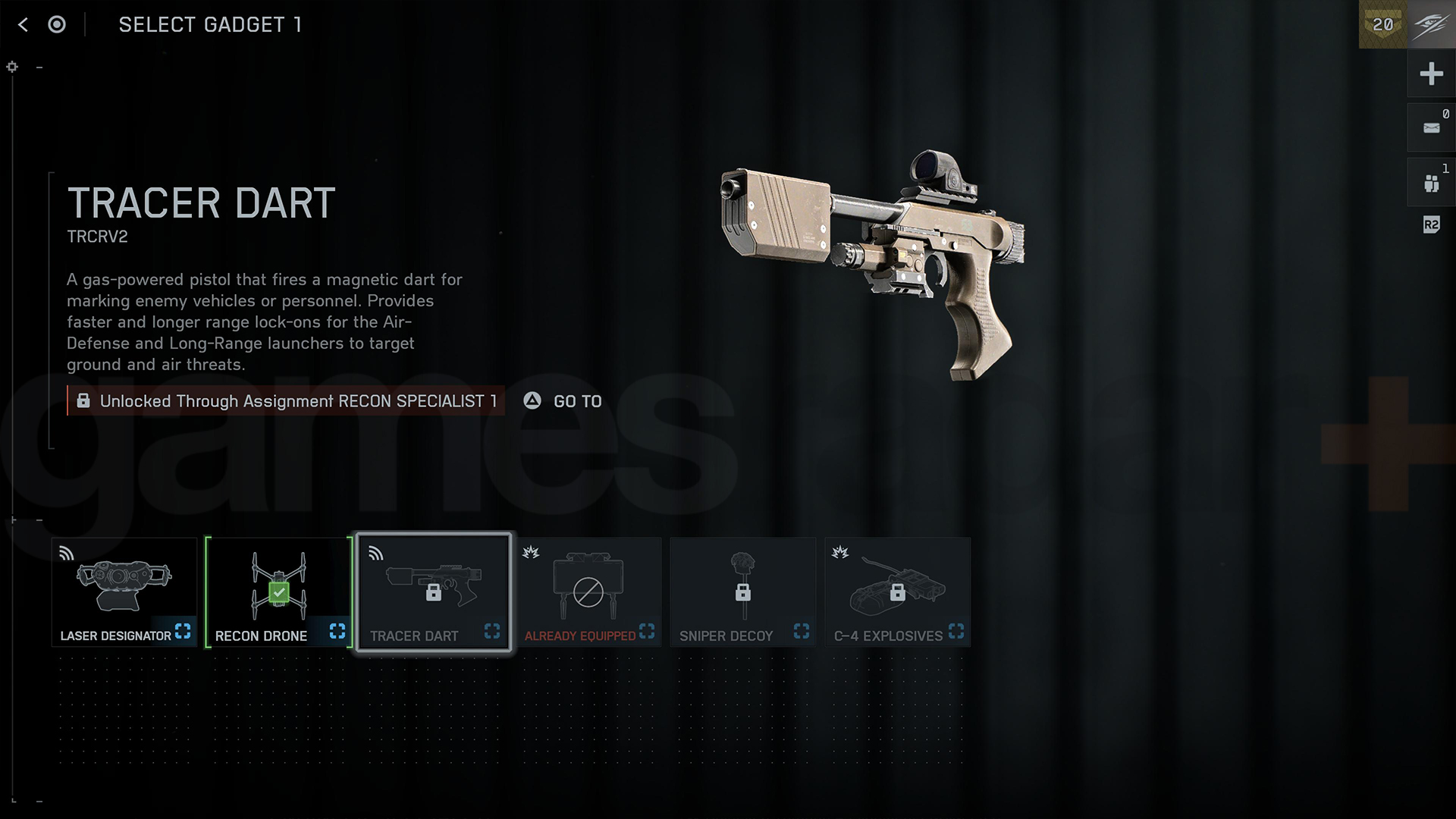Choose the Recon Drone gadget tile

tap(279, 592)
